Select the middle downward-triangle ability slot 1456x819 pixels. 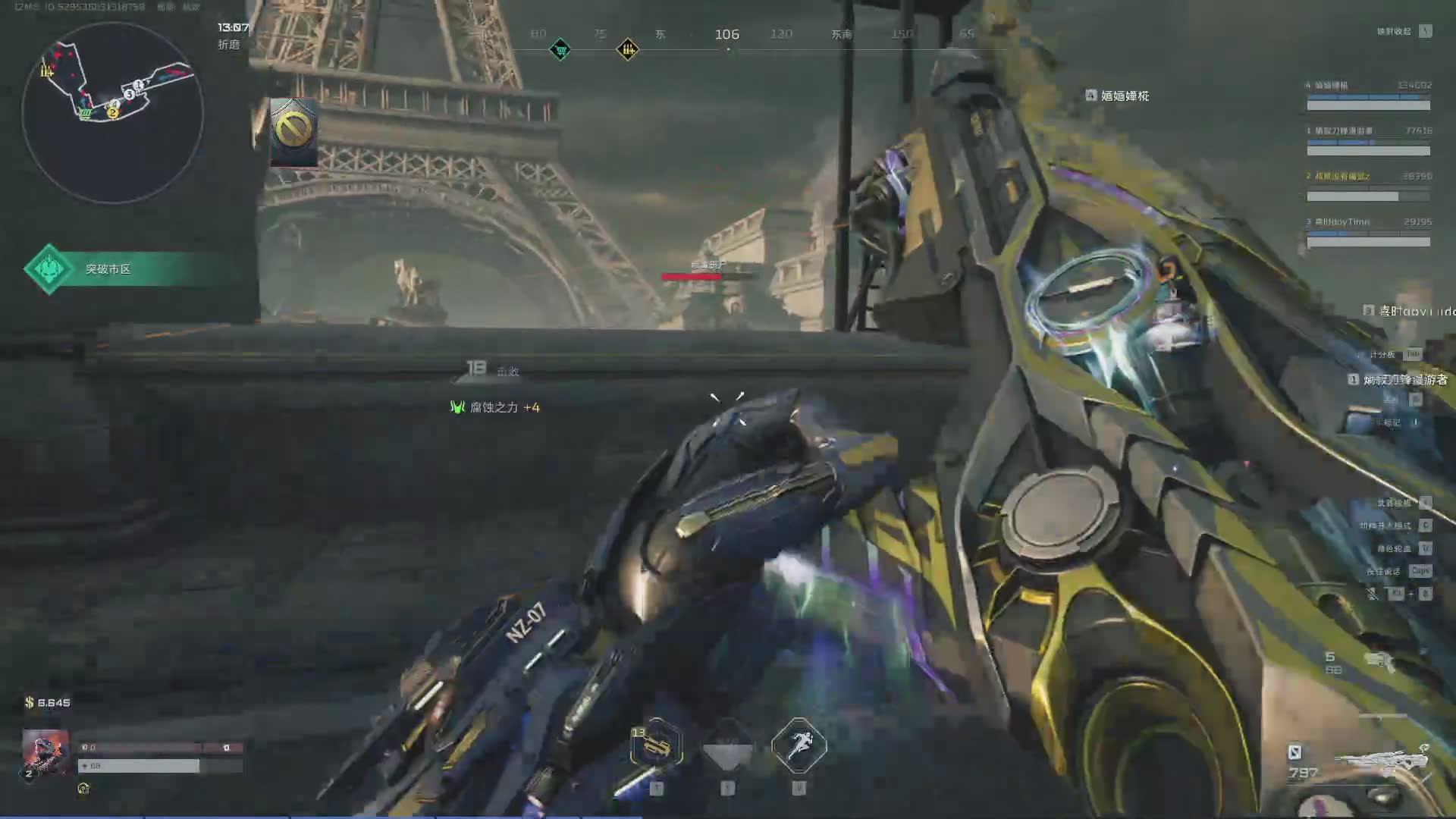click(x=727, y=747)
